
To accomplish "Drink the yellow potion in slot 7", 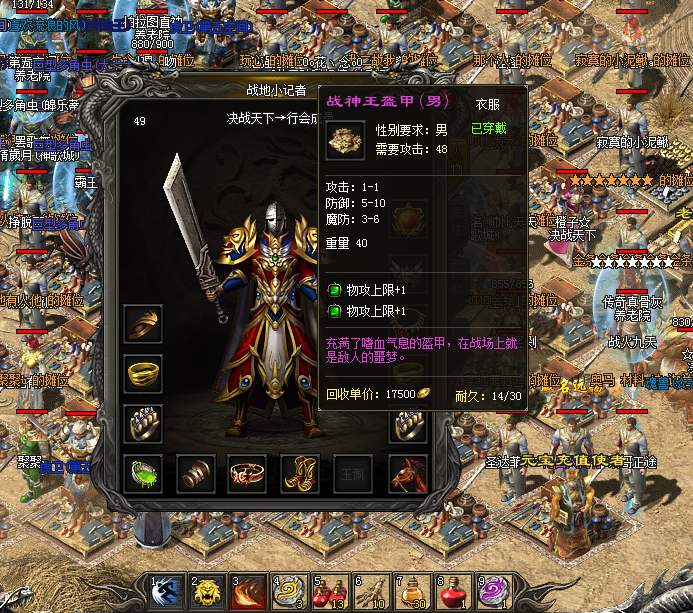I will [409, 591].
